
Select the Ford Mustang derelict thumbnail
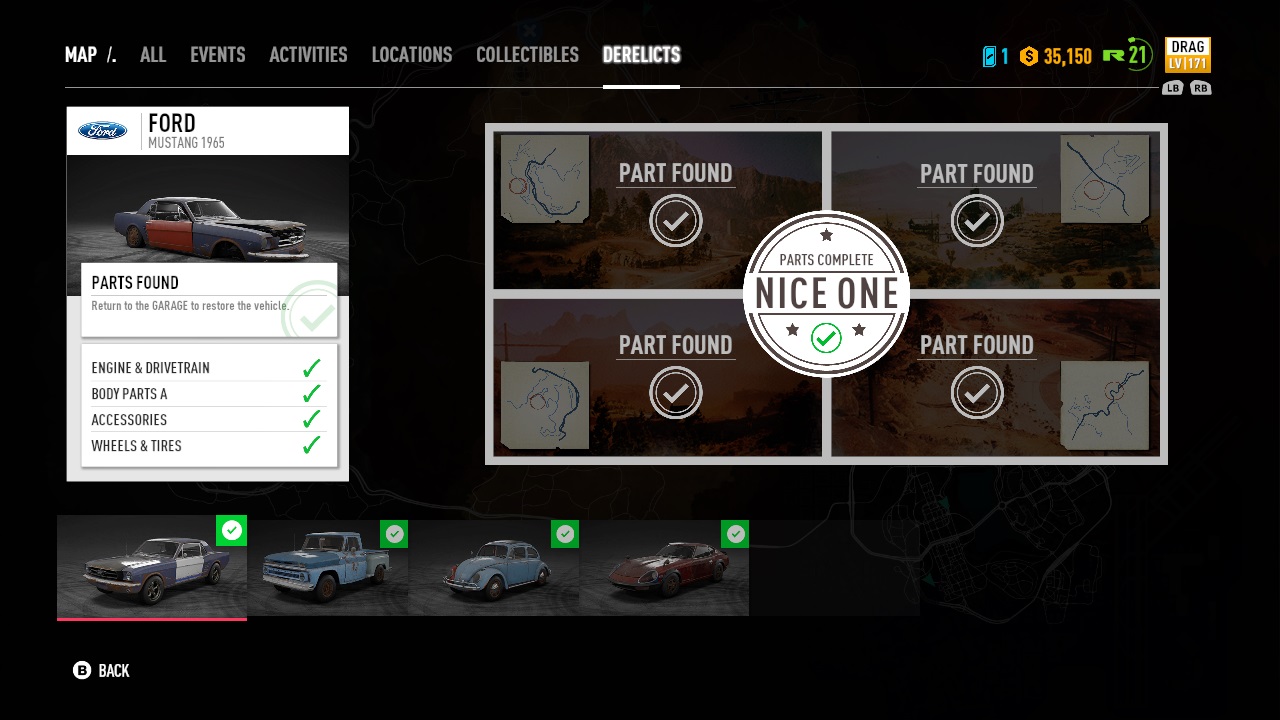tap(152, 567)
